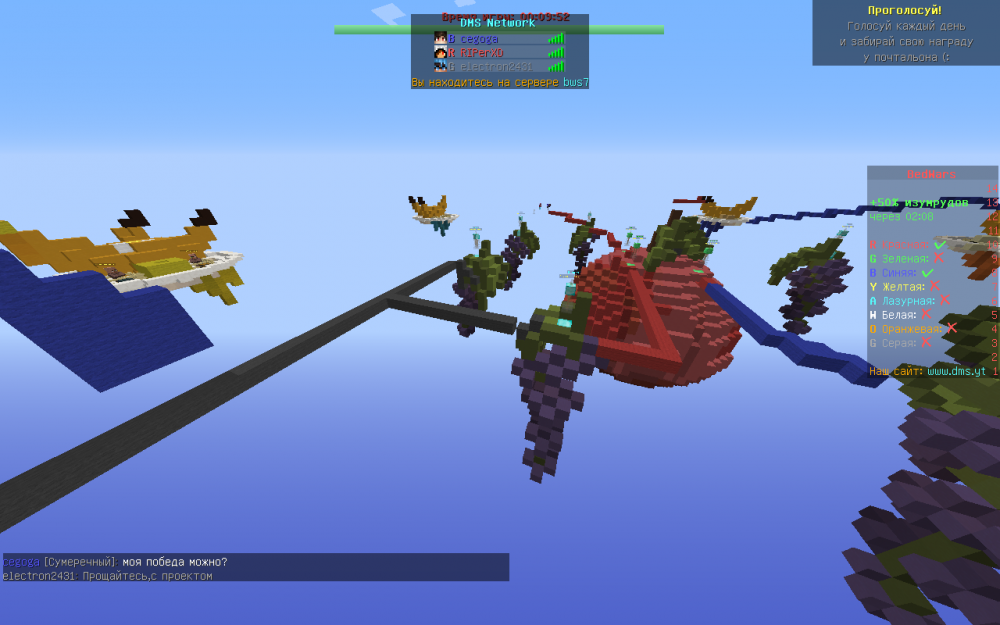Click the Синяя team scoreboard row
Viewport: 1000px width, 625px height.
pos(907,272)
